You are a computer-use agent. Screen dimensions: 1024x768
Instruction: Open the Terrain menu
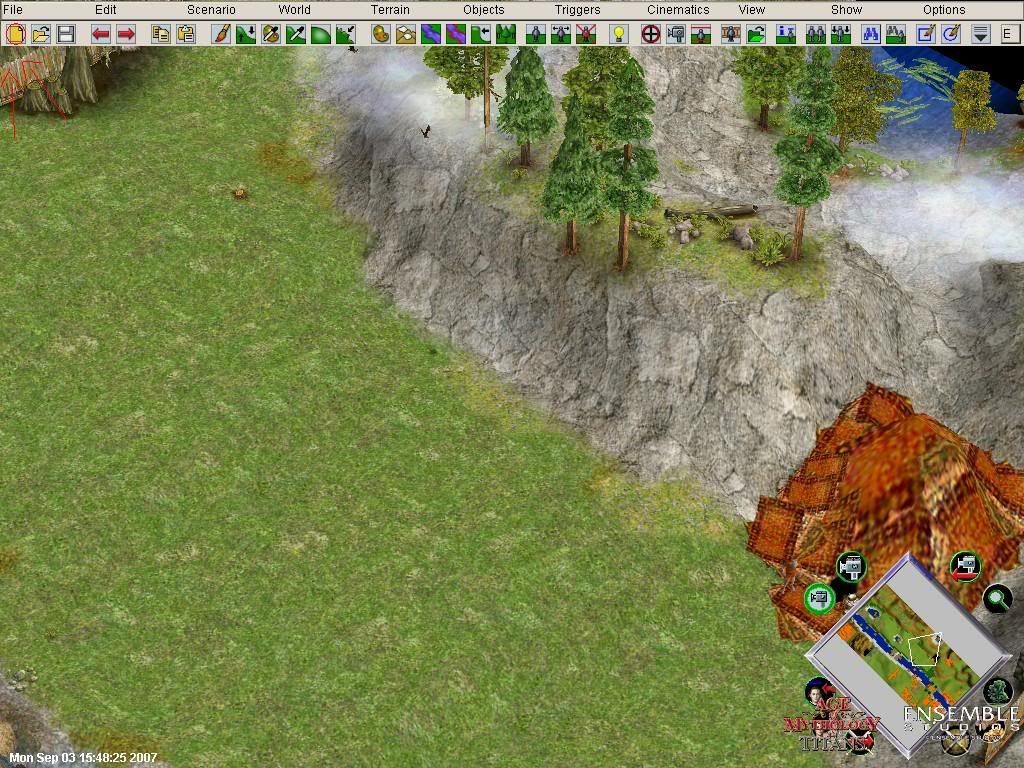tap(390, 10)
